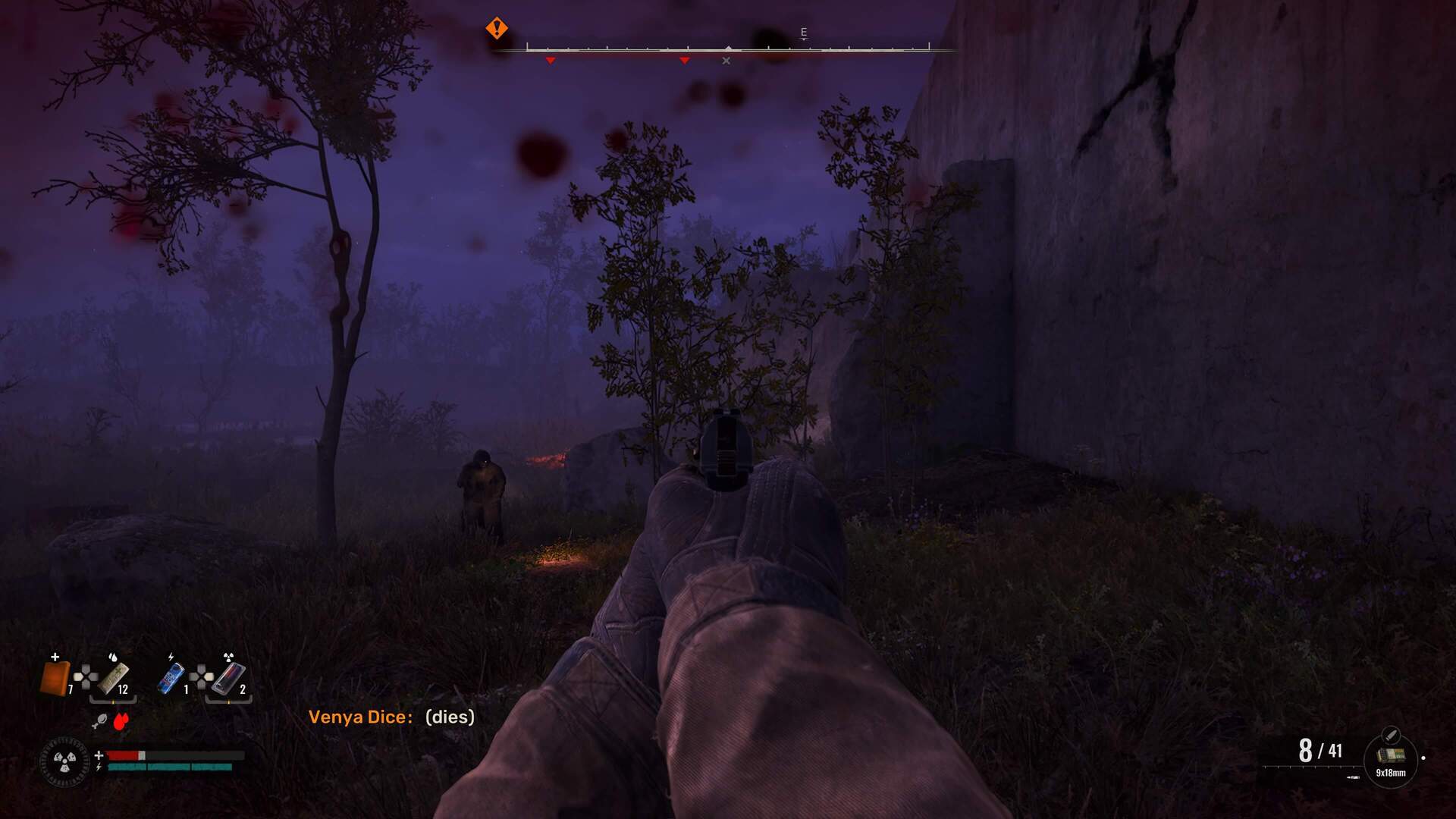Click the health cross icon beside the red bar
This screenshot has width=1456, height=819.
[x=99, y=754]
